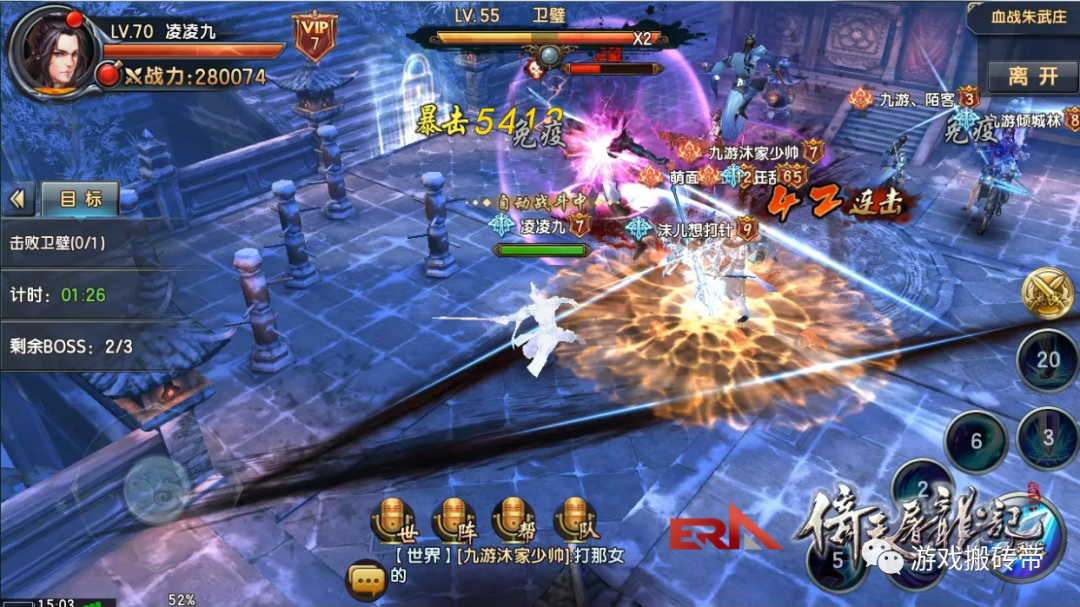Toggle the golden crossed-swords auto-battle icon

[x=1046, y=293]
